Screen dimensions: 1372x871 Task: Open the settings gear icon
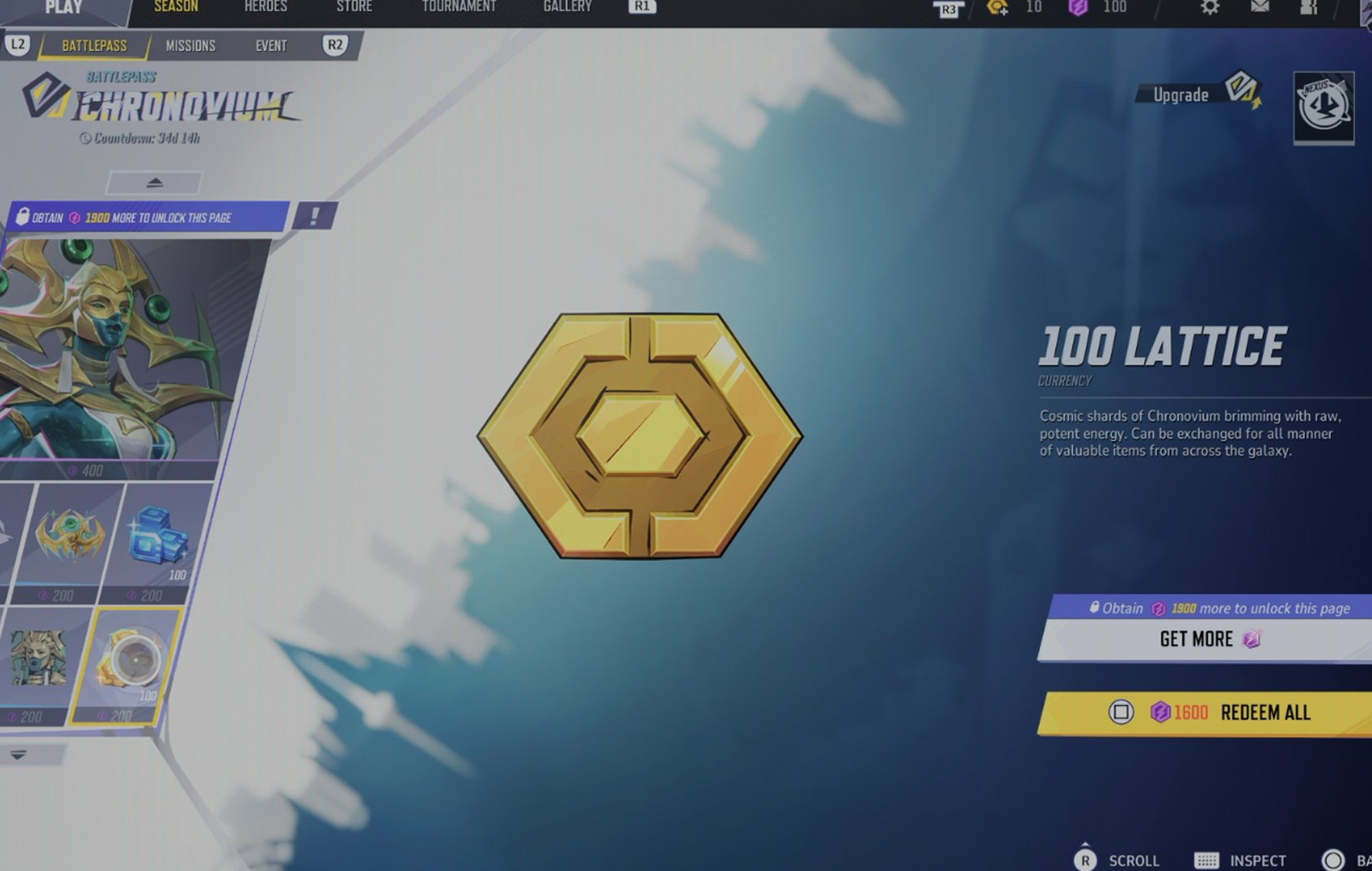pyautogui.click(x=1209, y=8)
